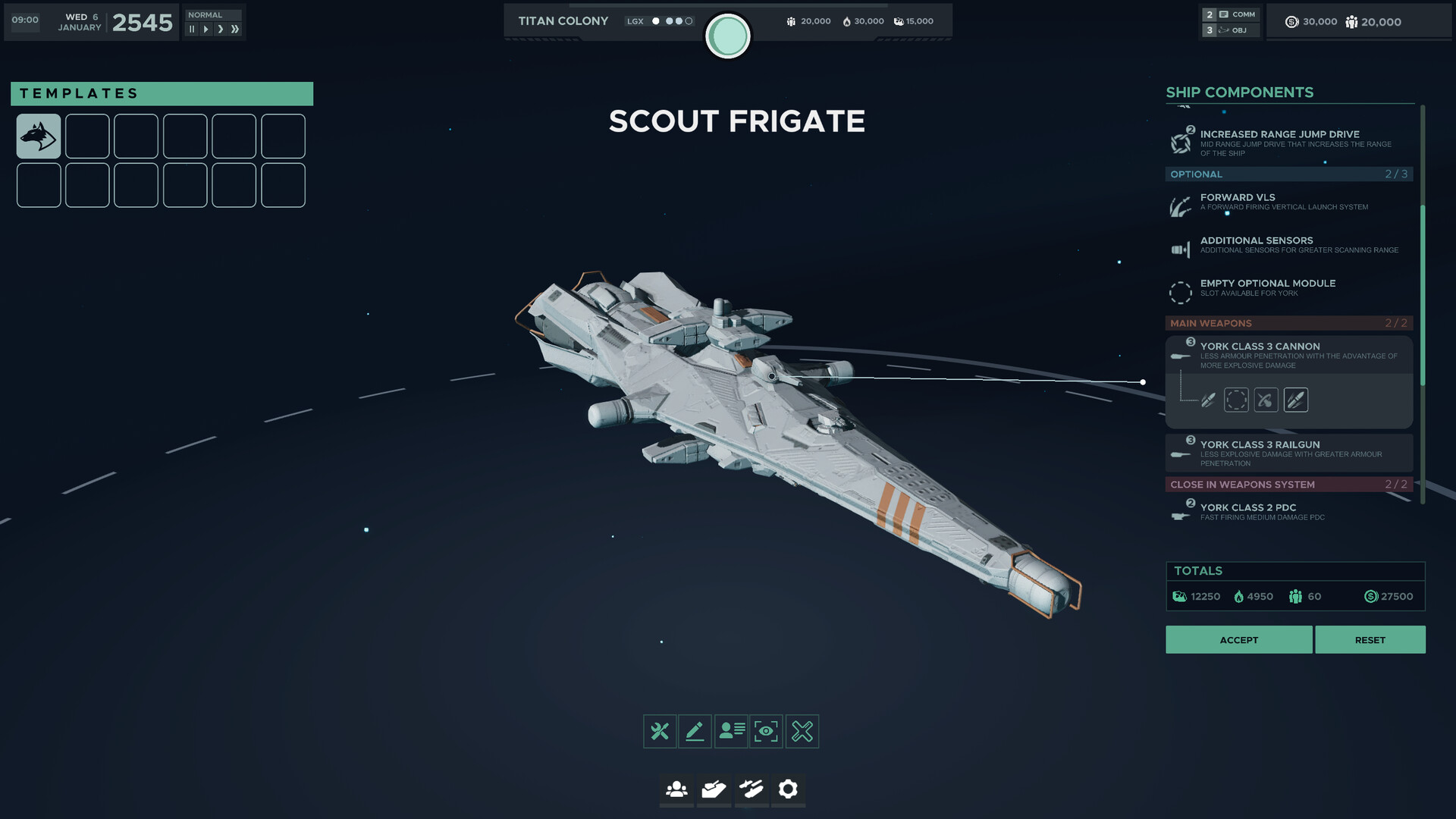
Task: Open the settings gear on bottom bar
Action: click(788, 790)
